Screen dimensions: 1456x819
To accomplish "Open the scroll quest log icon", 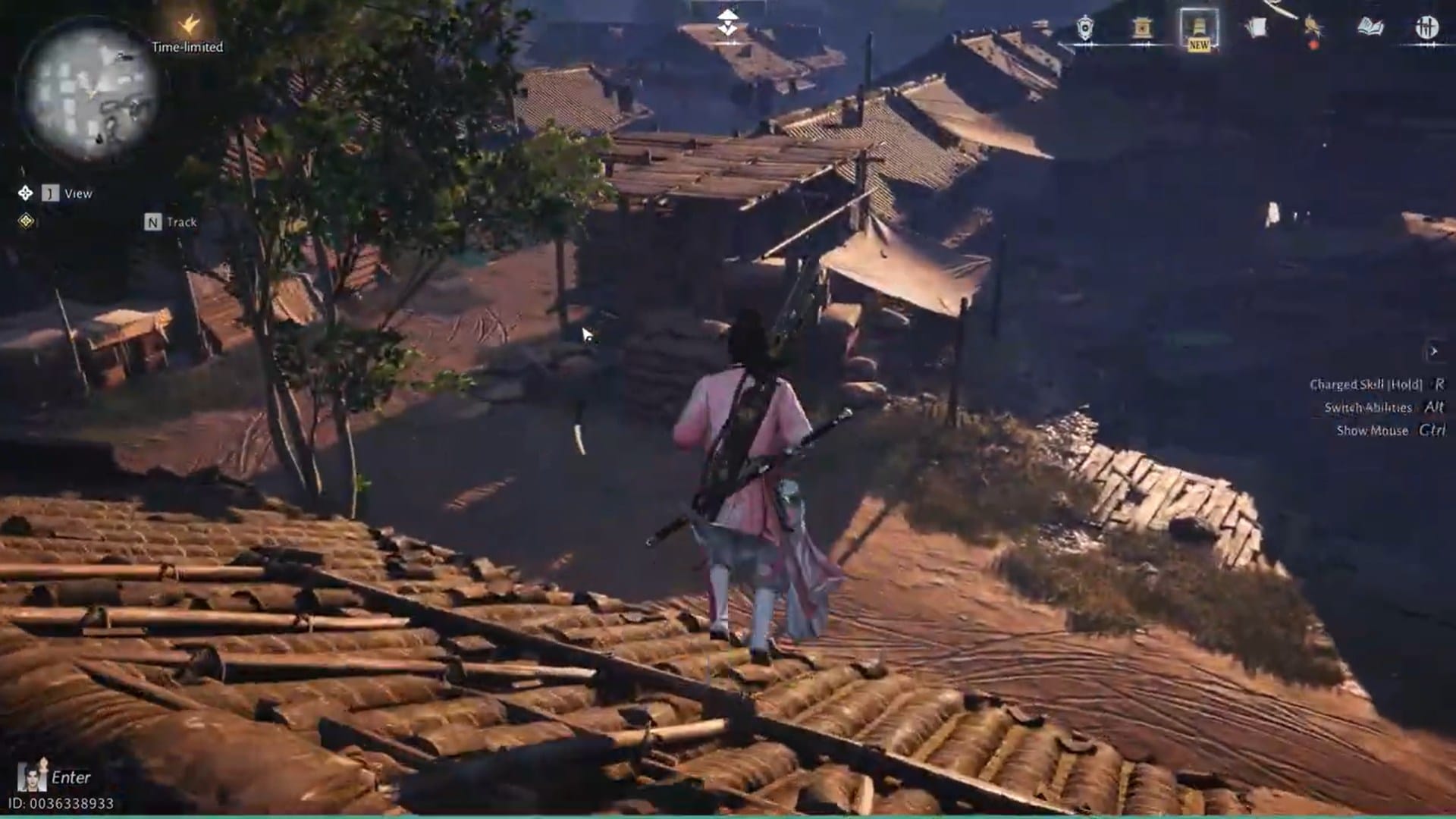I will [x=1257, y=27].
